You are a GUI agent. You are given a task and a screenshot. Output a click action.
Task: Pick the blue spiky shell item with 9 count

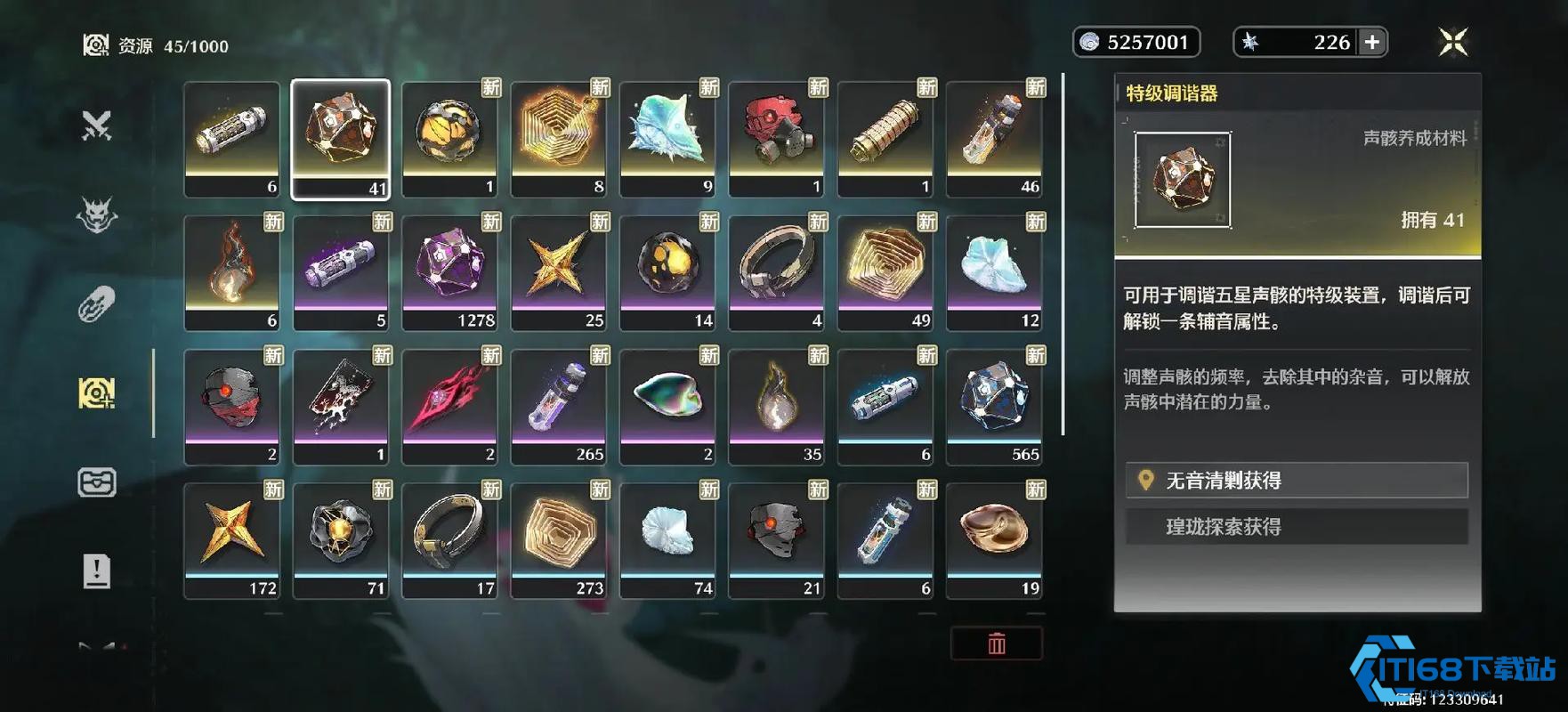[x=667, y=139]
